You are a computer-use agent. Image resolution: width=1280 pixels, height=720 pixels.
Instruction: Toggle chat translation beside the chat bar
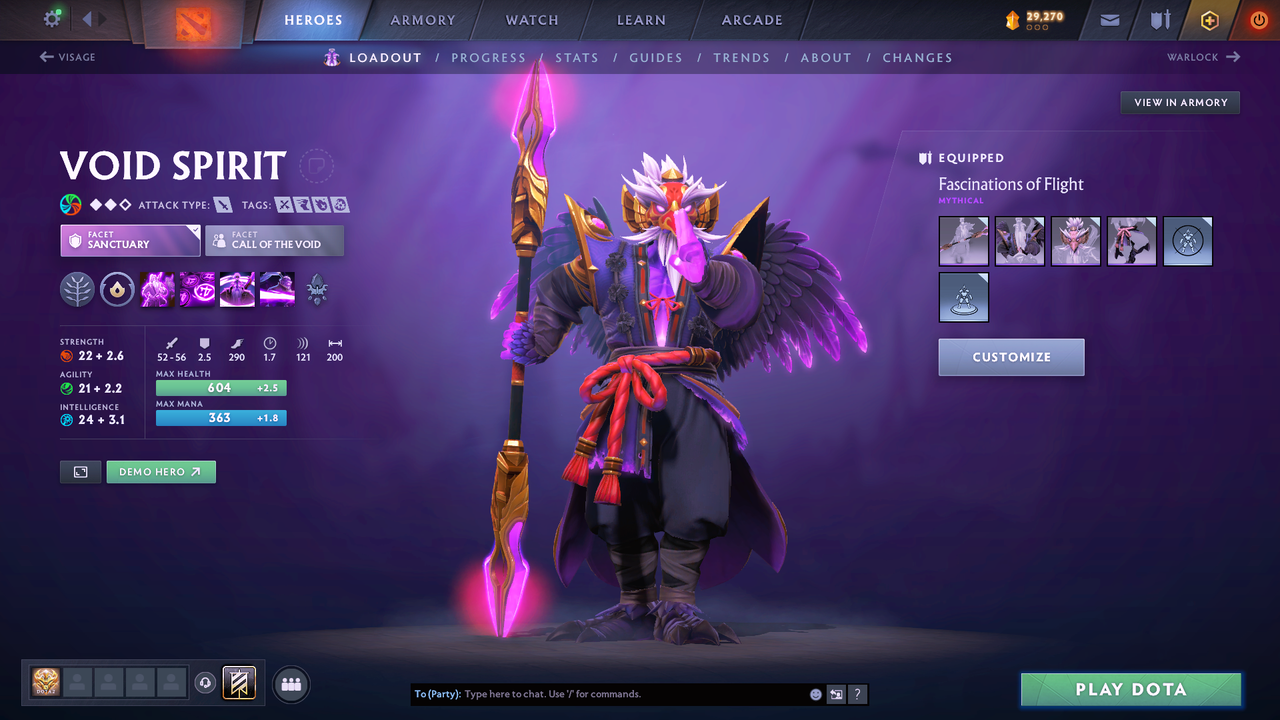[x=836, y=693]
